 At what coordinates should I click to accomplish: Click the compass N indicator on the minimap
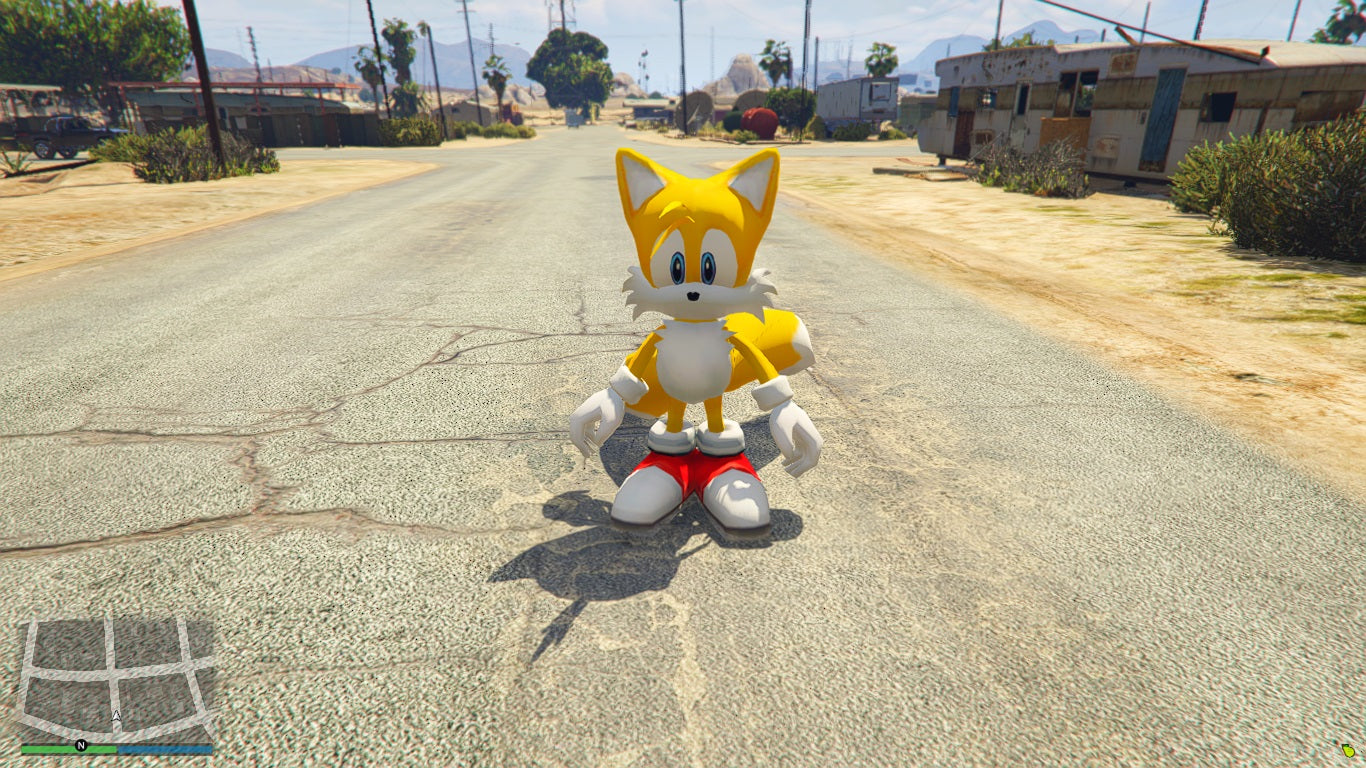point(80,744)
